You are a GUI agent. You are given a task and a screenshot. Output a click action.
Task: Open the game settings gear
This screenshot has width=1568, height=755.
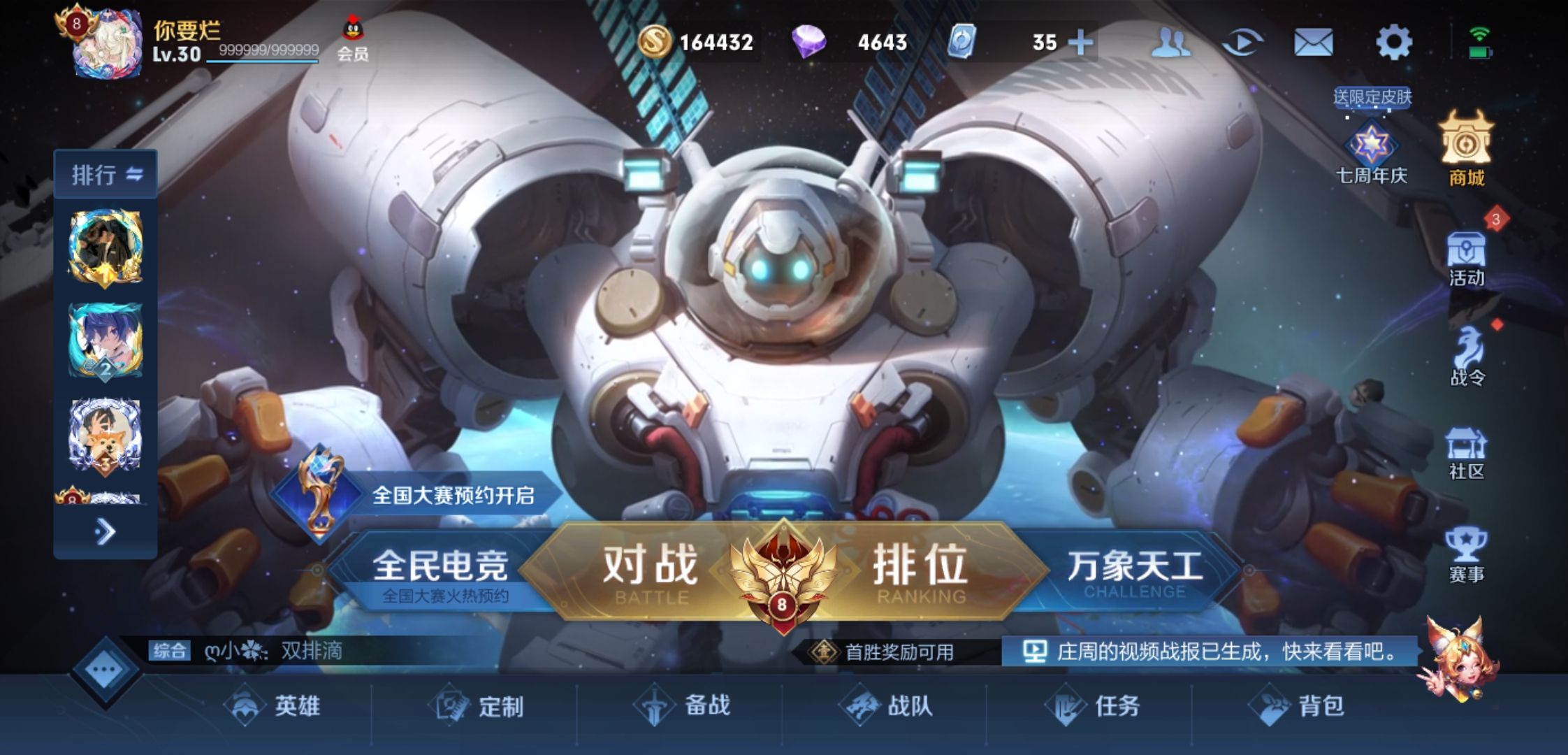1394,43
